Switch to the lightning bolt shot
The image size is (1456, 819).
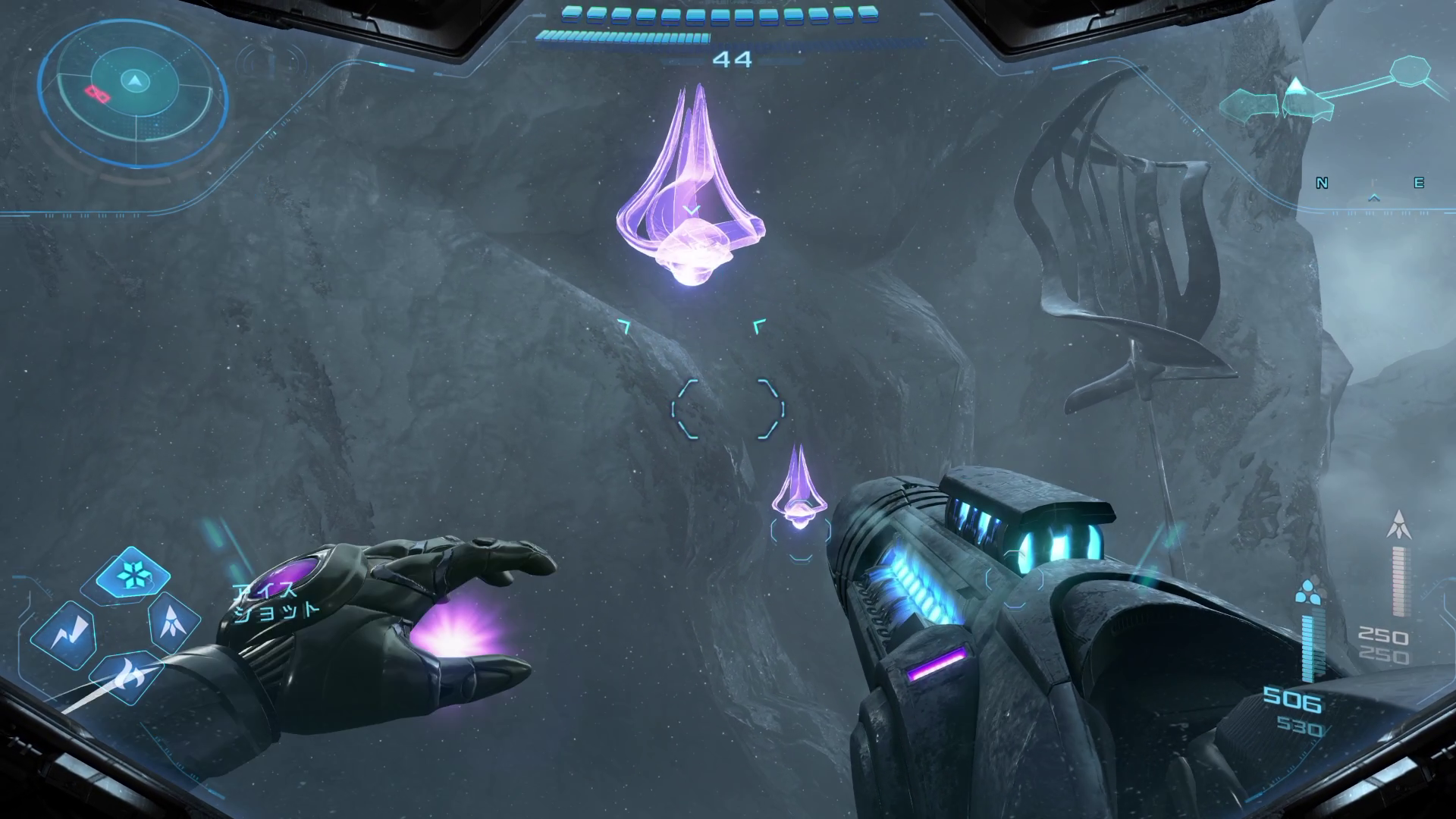tap(64, 633)
